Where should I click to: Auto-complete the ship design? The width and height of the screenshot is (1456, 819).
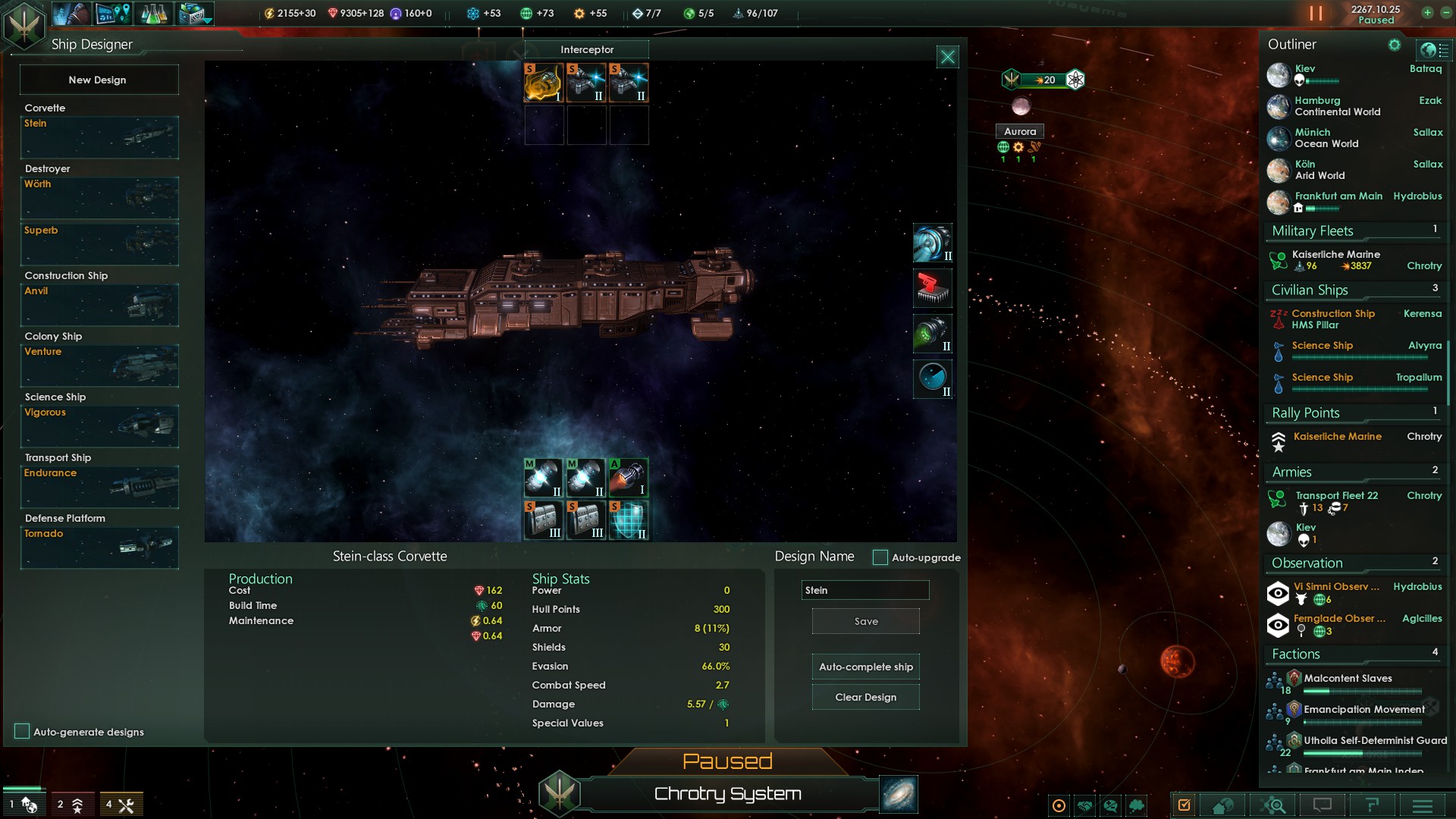pos(865,667)
